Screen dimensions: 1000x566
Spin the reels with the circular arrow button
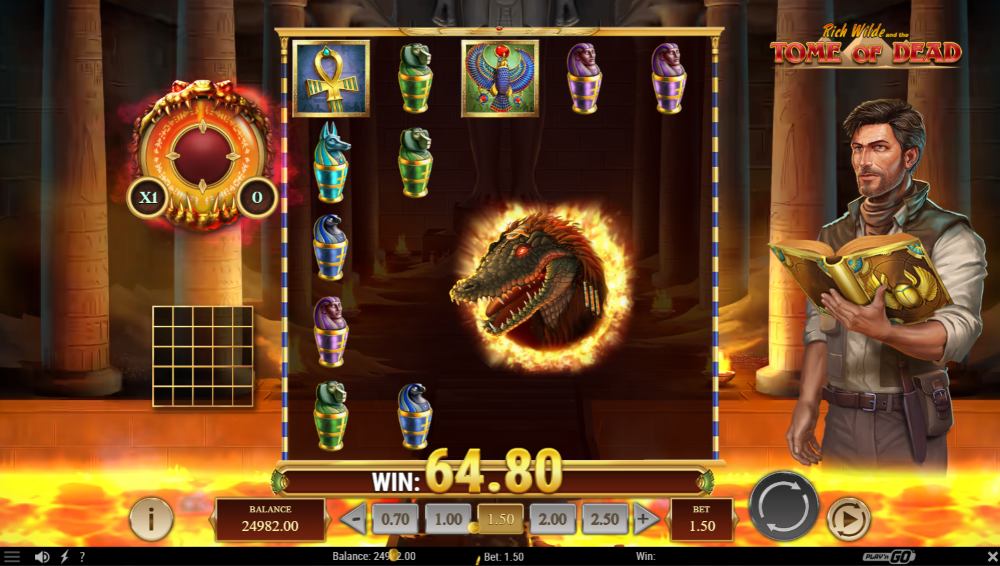(785, 505)
